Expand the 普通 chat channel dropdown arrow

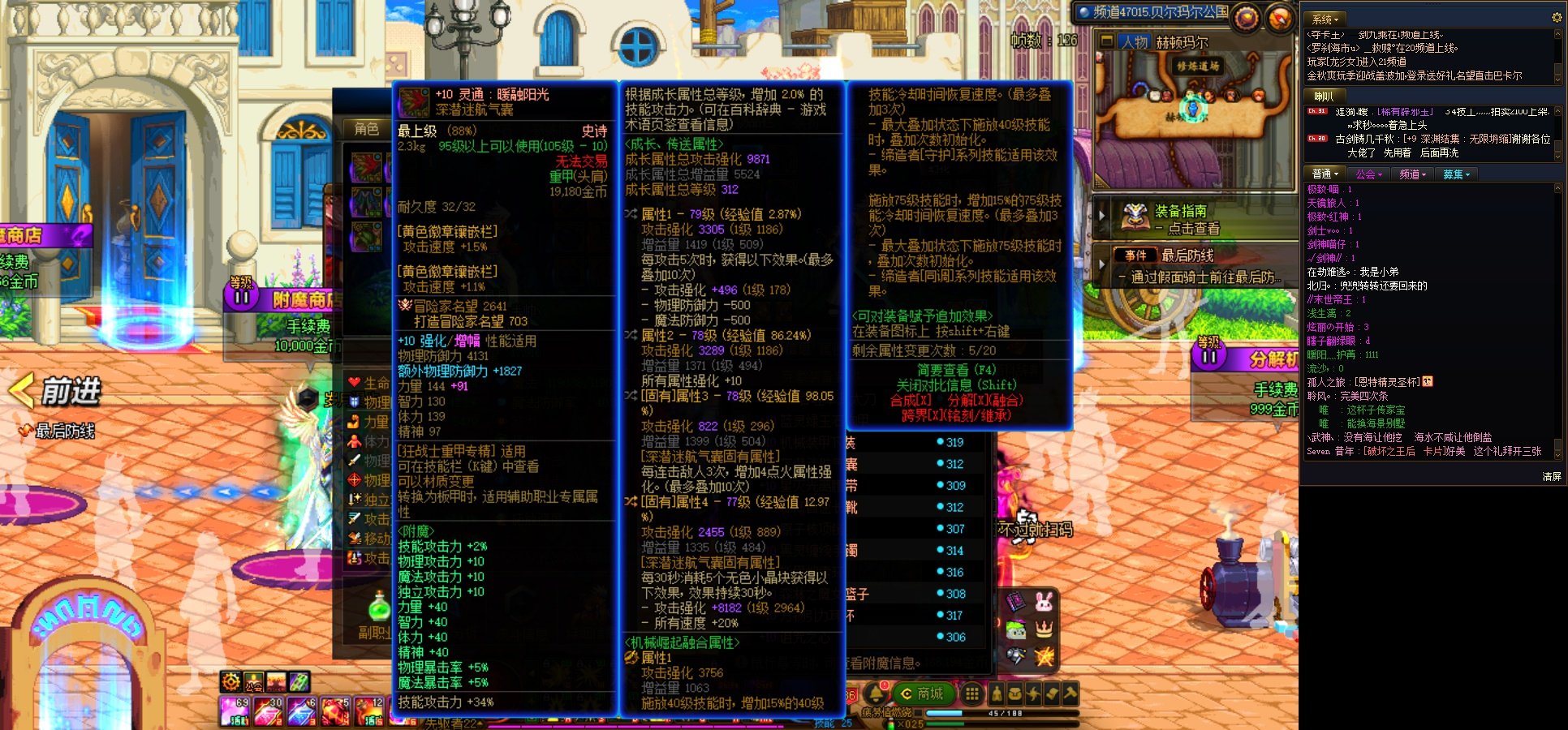click(x=1336, y=174)
